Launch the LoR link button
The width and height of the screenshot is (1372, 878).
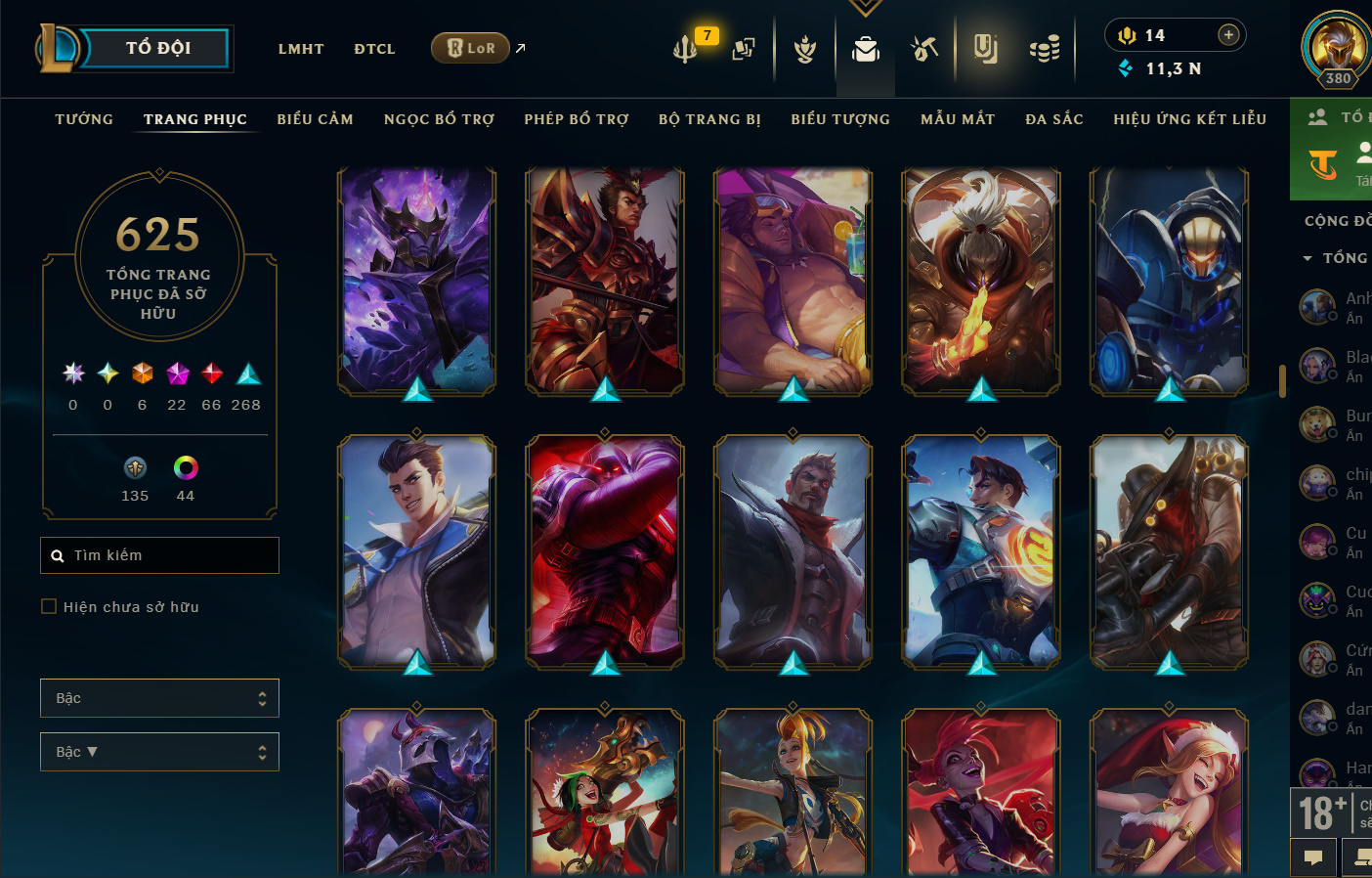(471, 48)
